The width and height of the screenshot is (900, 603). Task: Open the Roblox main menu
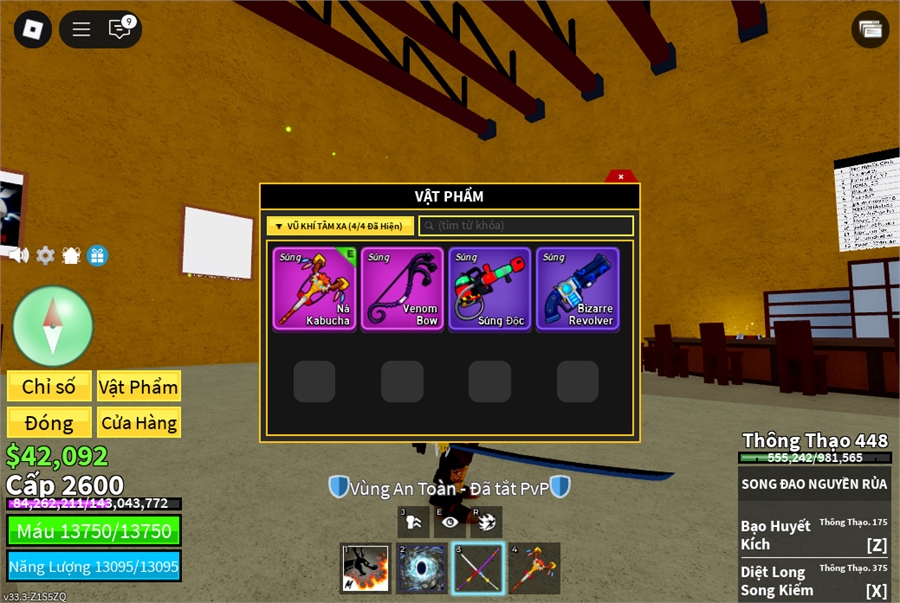[33, 29]
